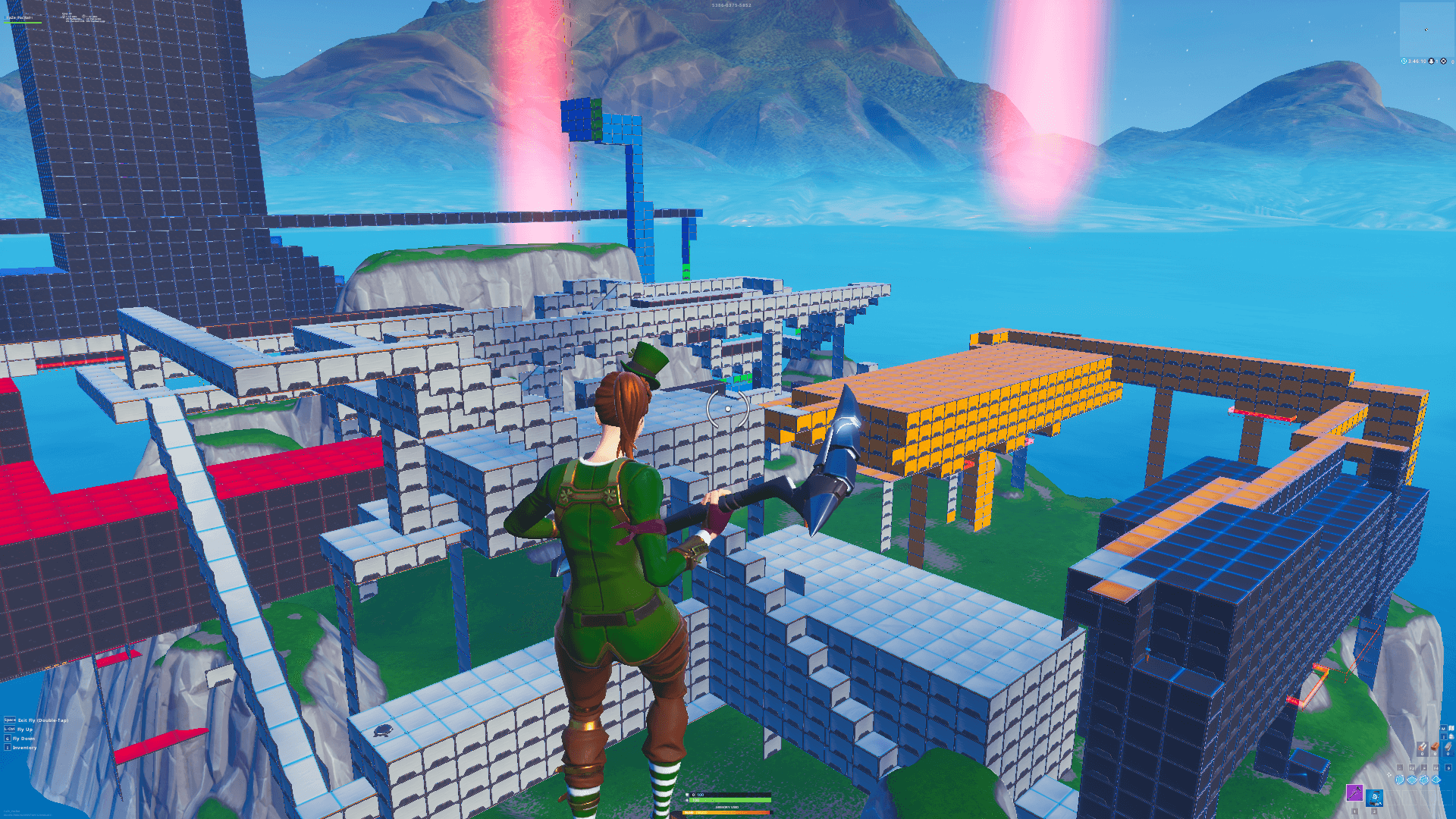Click the Fly Down key hint

click(8, 739)
